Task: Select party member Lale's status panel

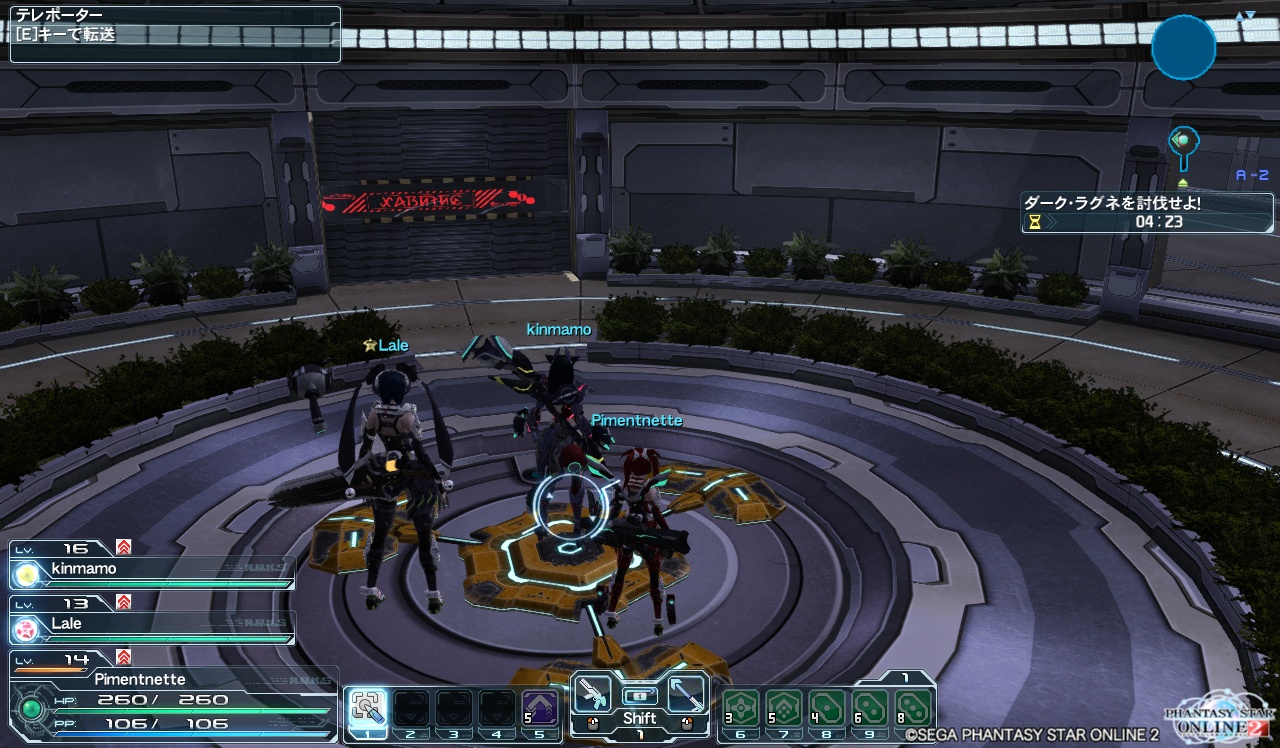Action: [152, 625]
